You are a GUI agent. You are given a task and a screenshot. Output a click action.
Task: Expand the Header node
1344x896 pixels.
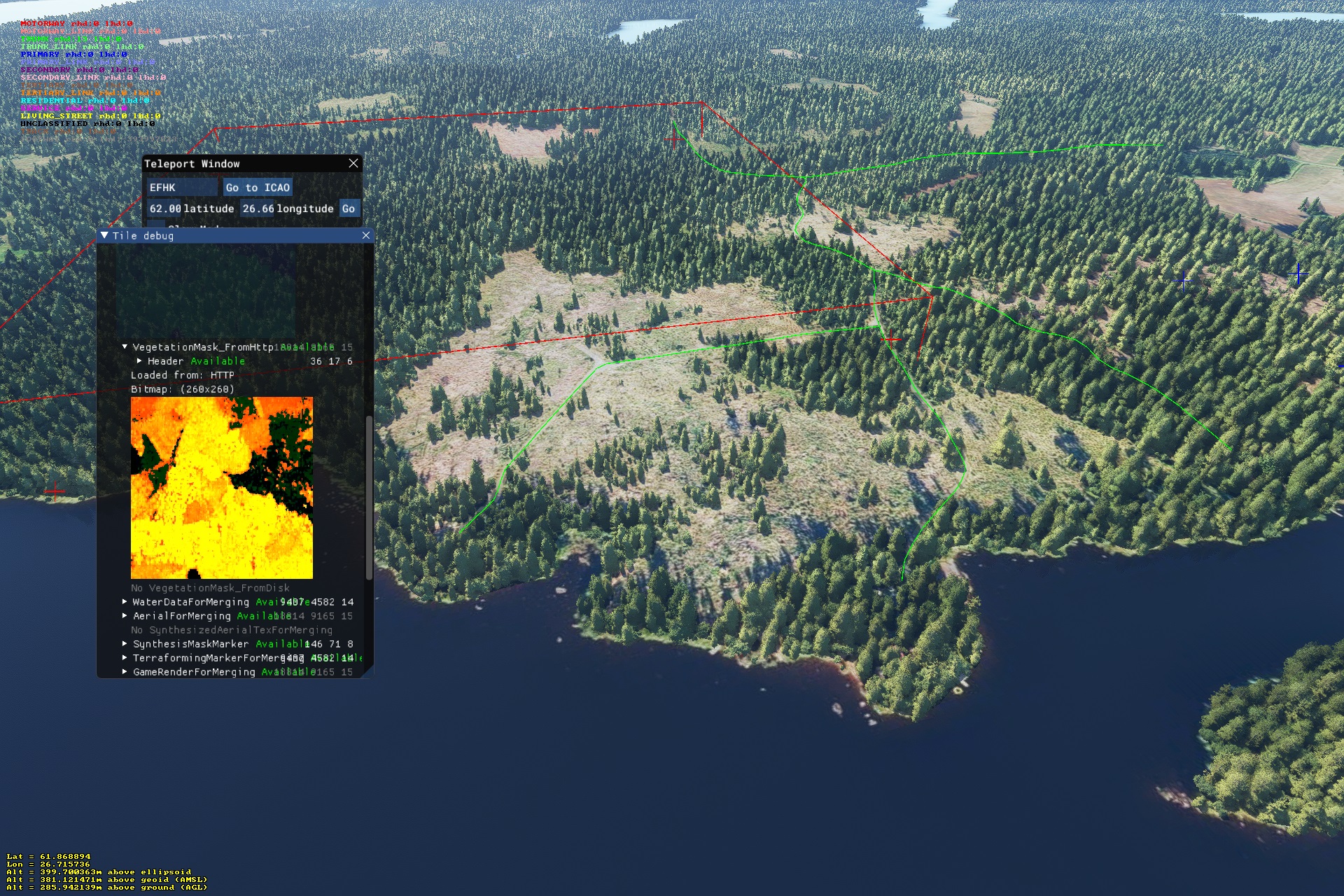[x=139, y=361]
